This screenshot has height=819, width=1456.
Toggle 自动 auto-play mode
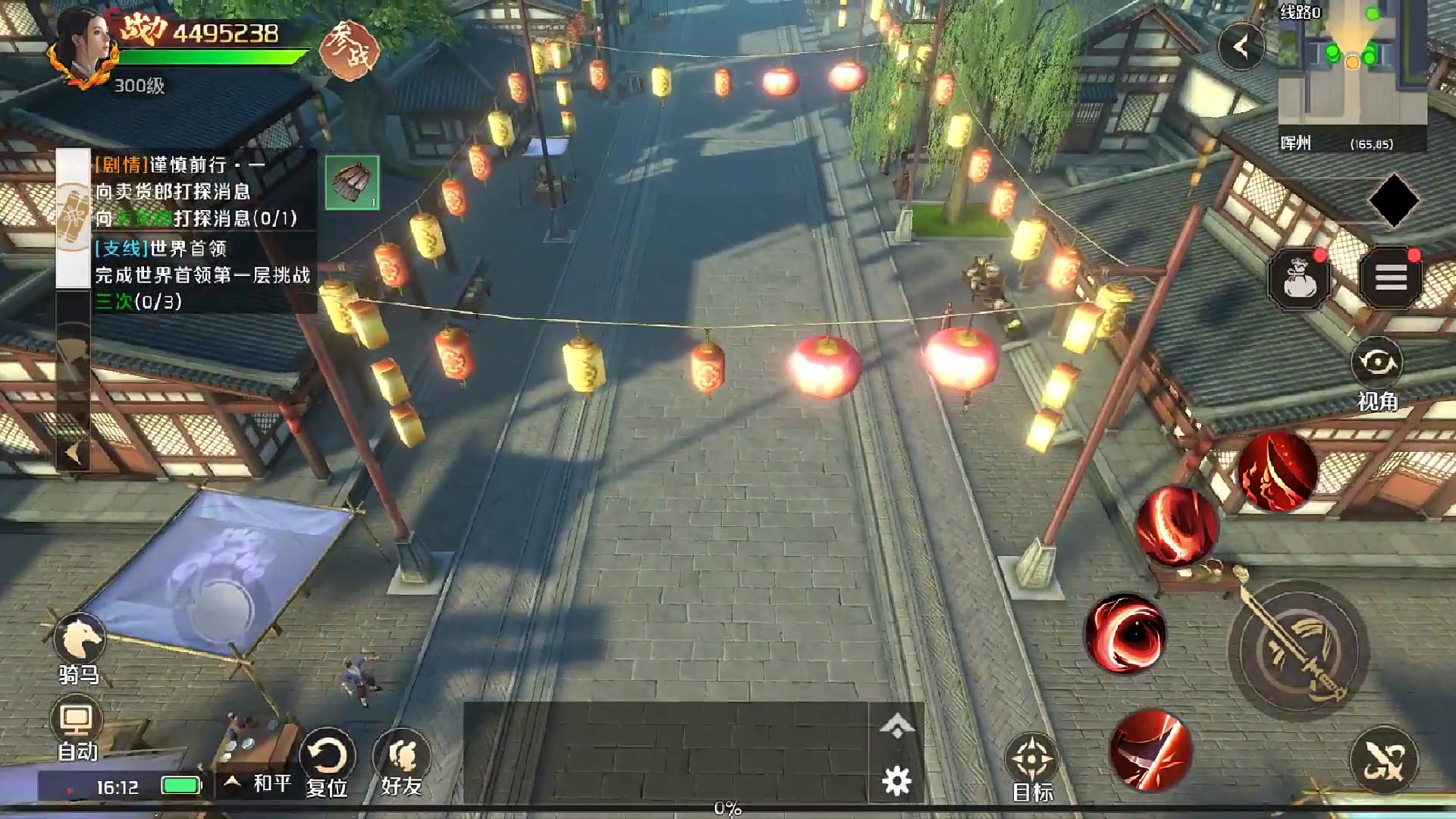click(x=77, y=726)
